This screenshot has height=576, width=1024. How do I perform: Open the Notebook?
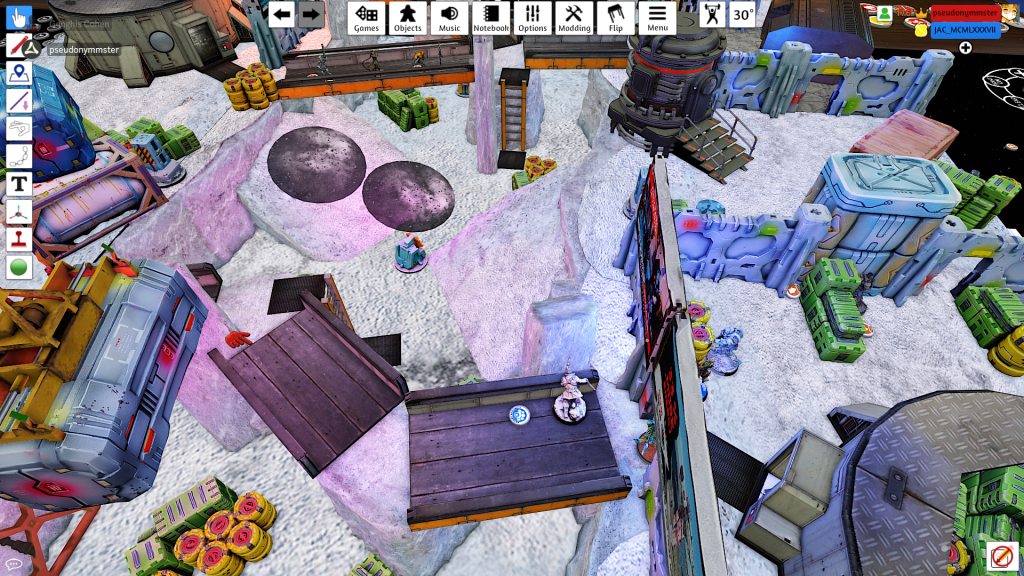click(x=491, y=17)
